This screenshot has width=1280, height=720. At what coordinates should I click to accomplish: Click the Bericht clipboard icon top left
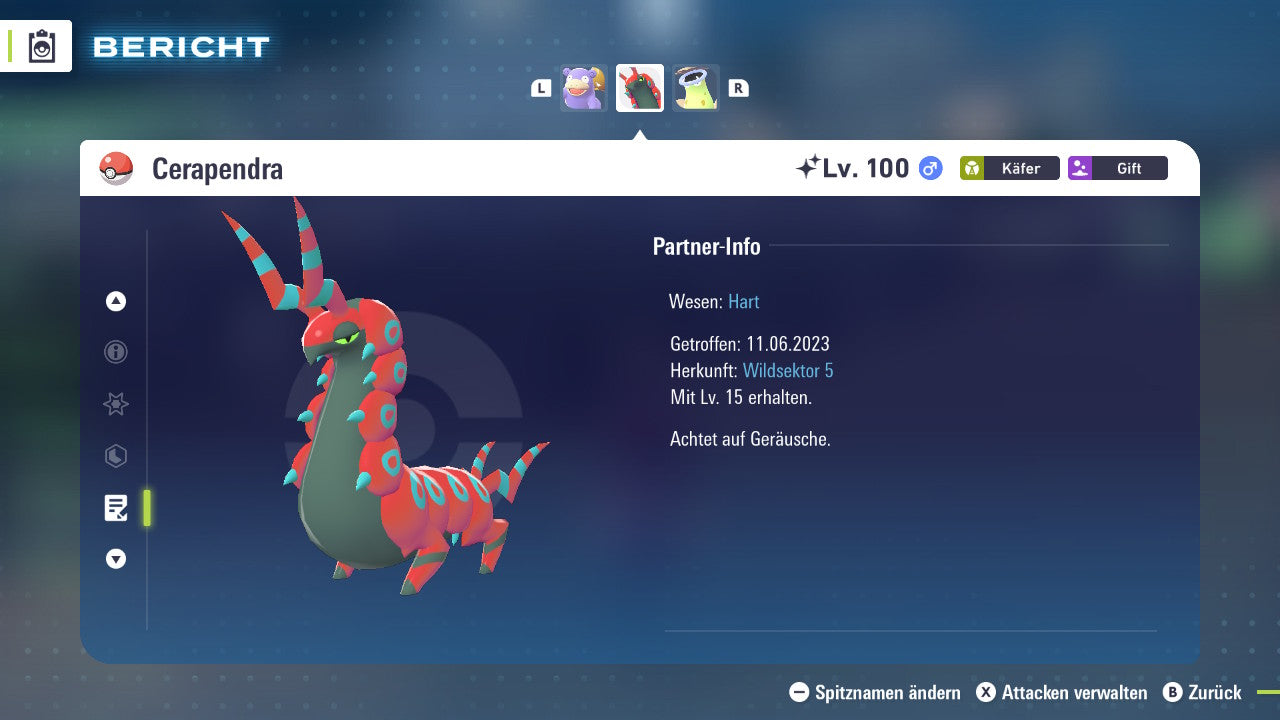[x=42, y=46]
